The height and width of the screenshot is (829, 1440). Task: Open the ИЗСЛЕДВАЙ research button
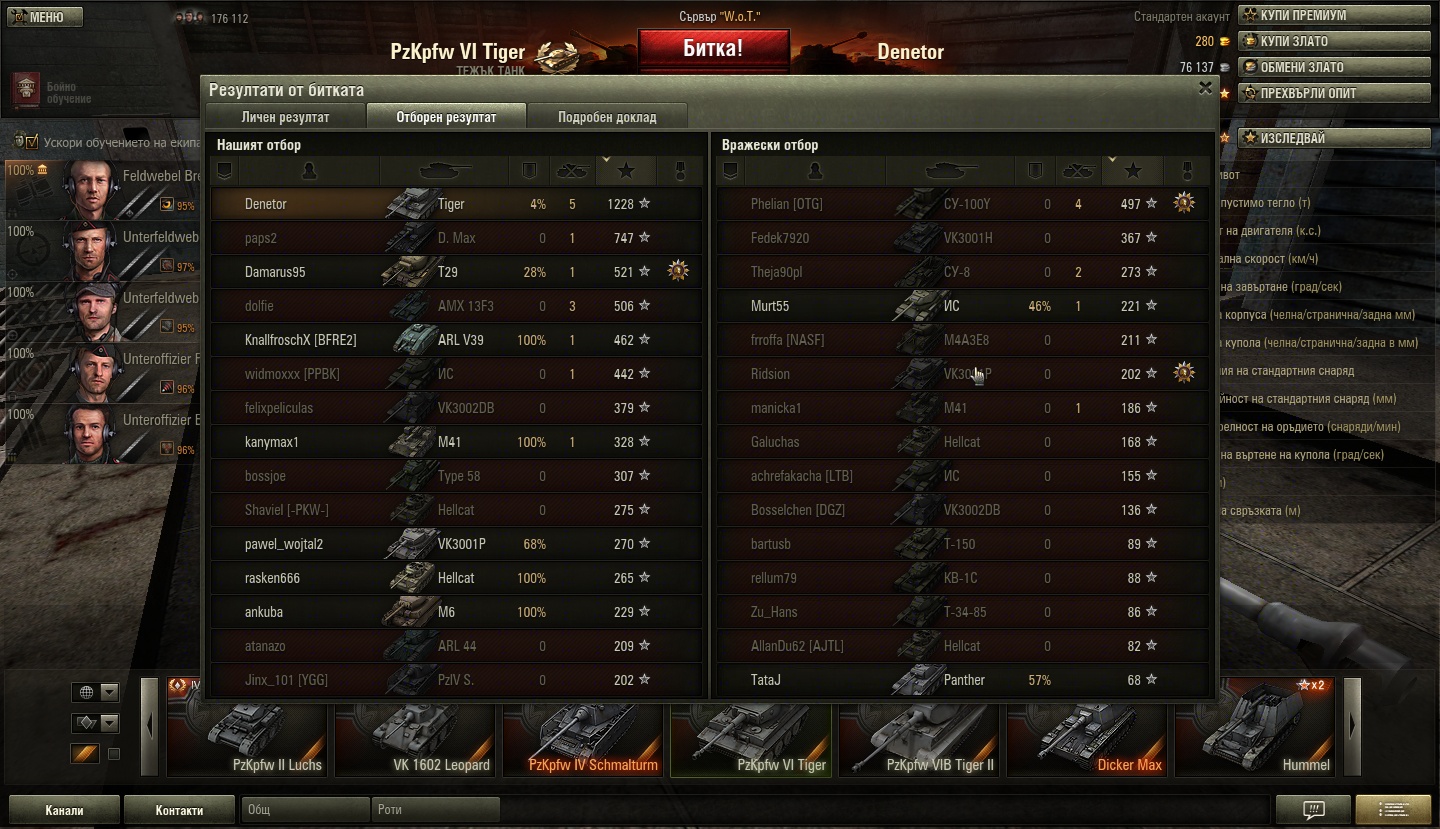point(1334,138)
